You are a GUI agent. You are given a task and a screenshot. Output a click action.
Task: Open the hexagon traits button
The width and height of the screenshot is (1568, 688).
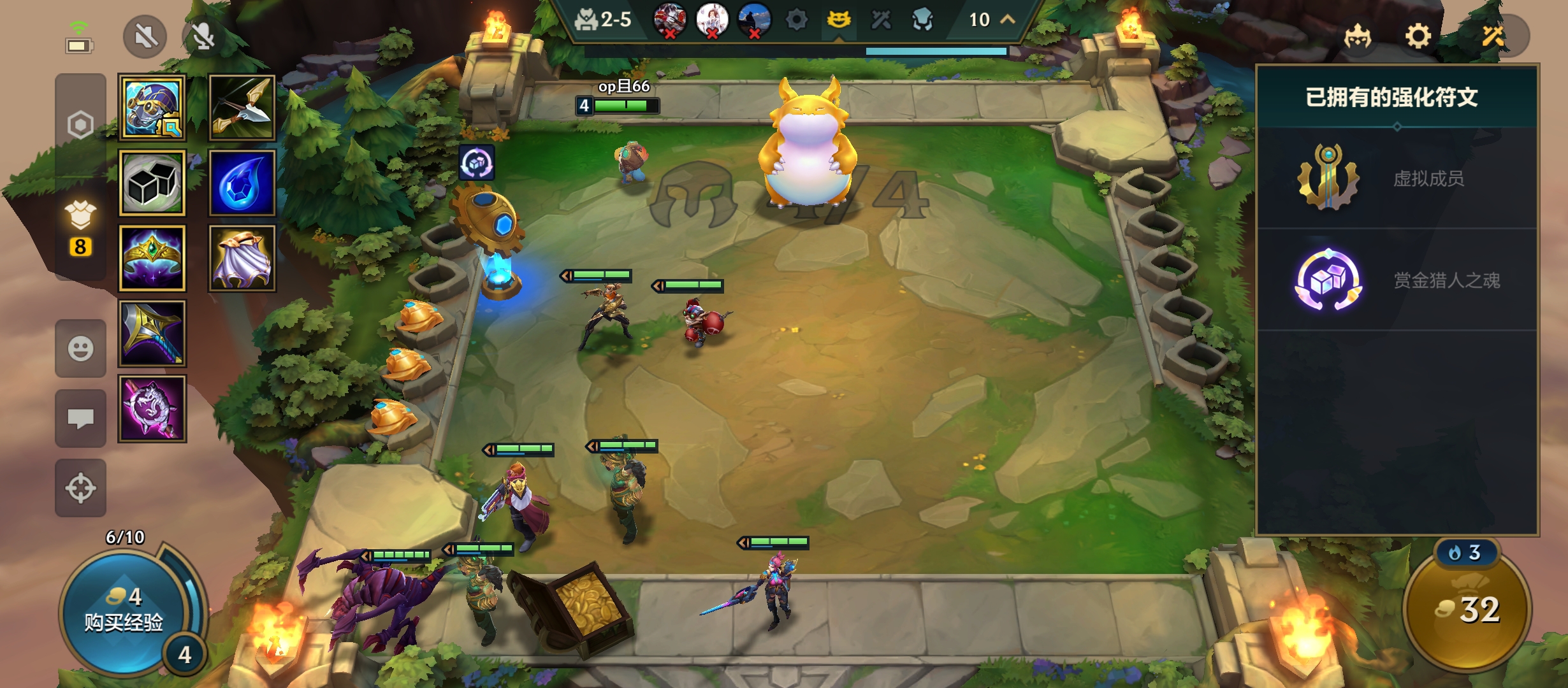coord(80,125)
